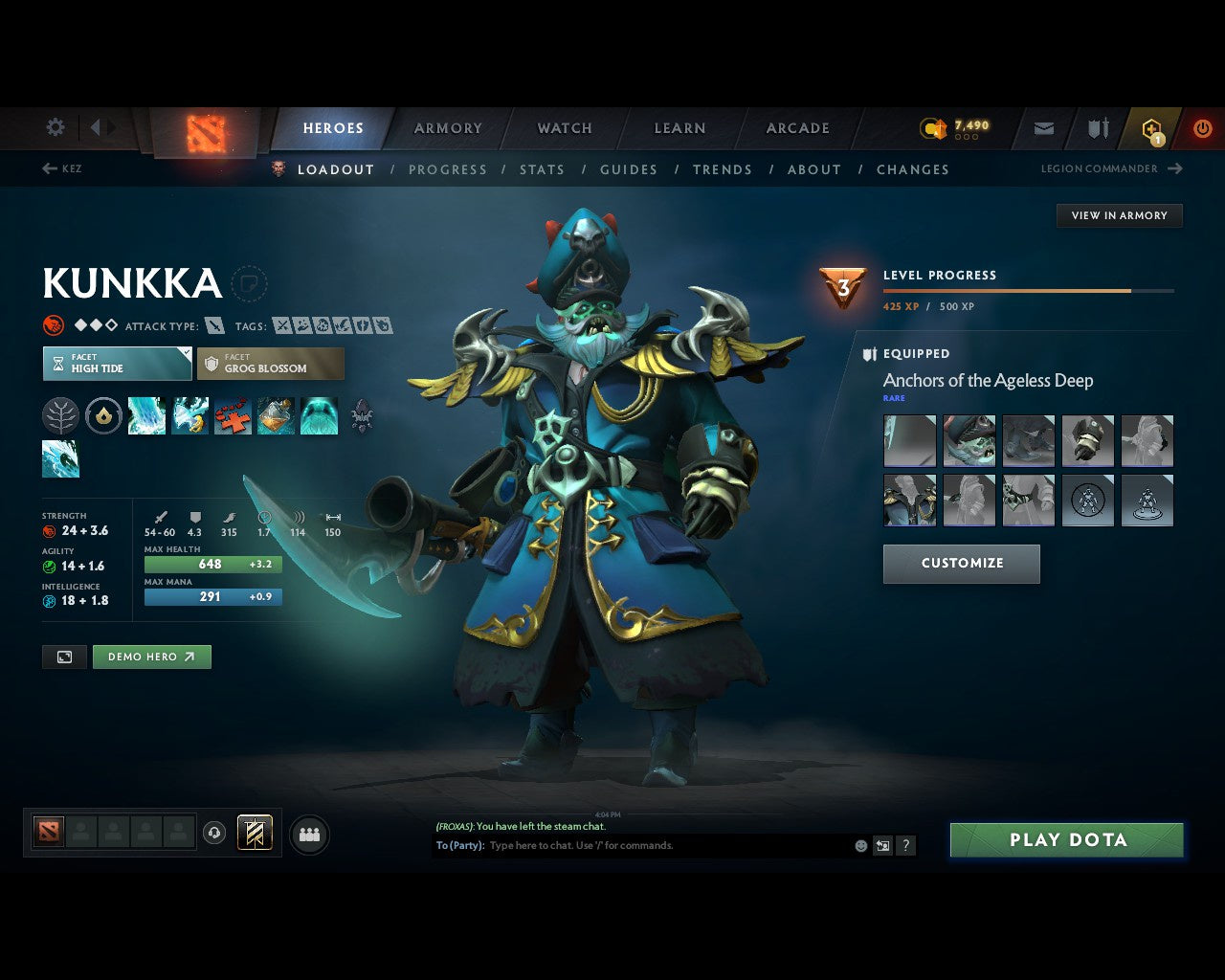Click the power button icon
This screenshot has width=1225, height=980.
click(x=1202, y=127)
